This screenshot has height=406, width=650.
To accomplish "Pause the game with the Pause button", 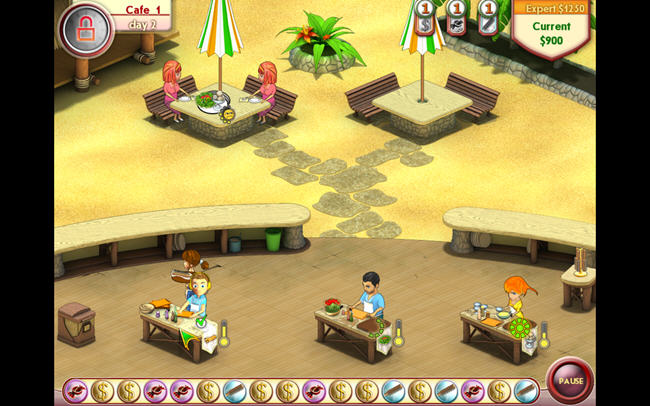I will point(570,381).
